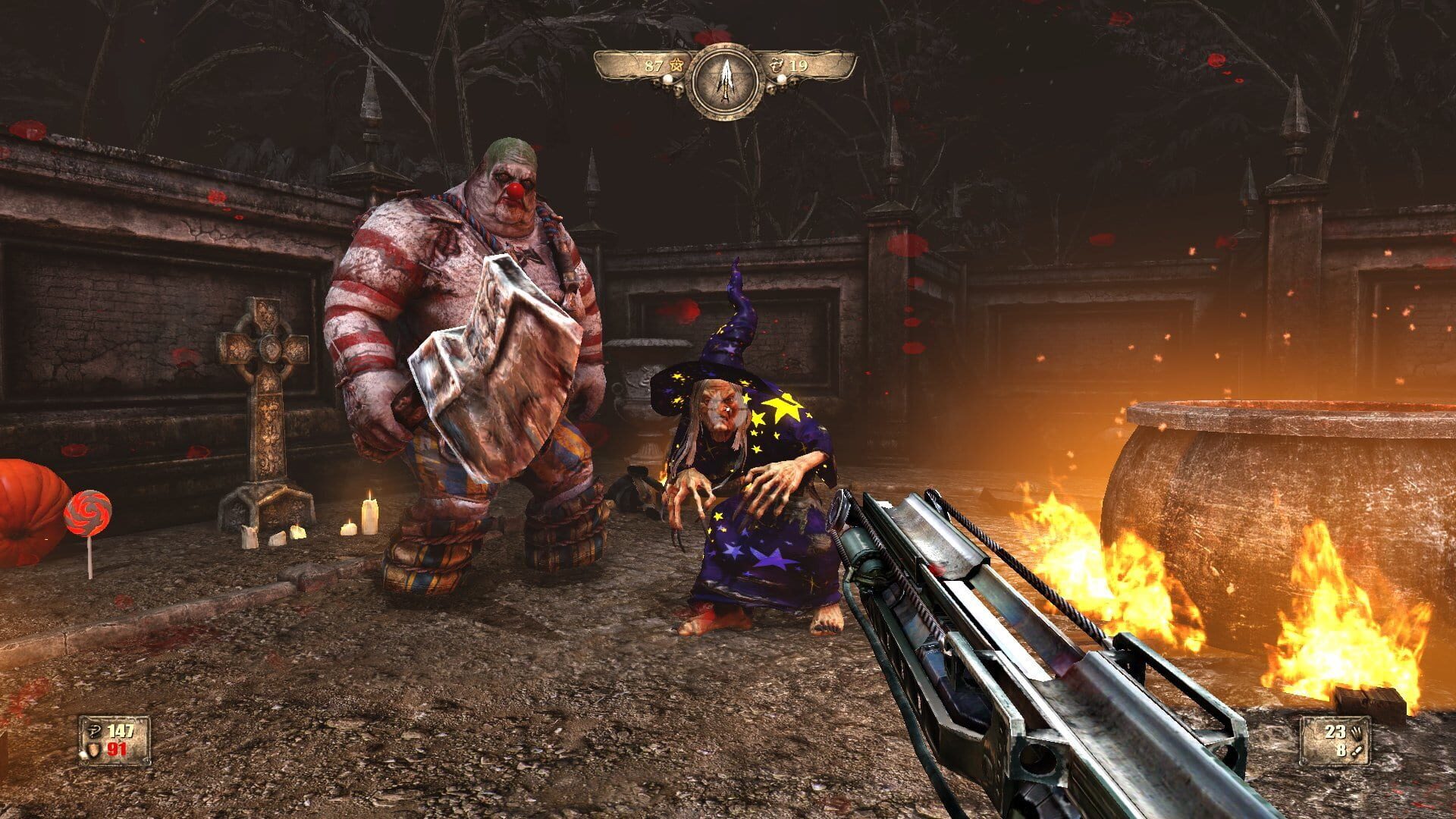Select the gold star score icon showing 87
This screenshot has width=1456, height=819.
pos(676,66)
